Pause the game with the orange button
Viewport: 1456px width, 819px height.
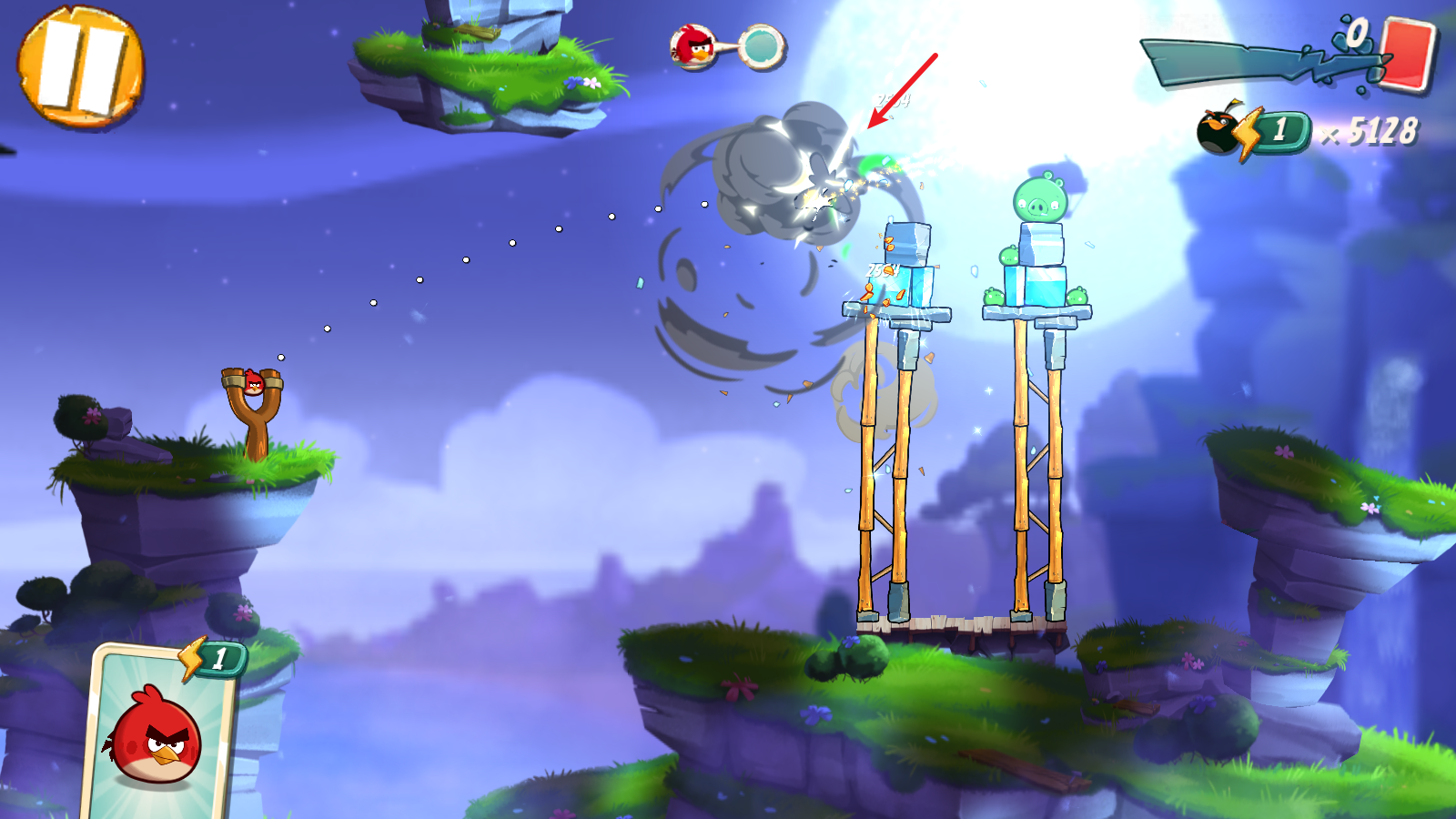click(x=80, y=66)
